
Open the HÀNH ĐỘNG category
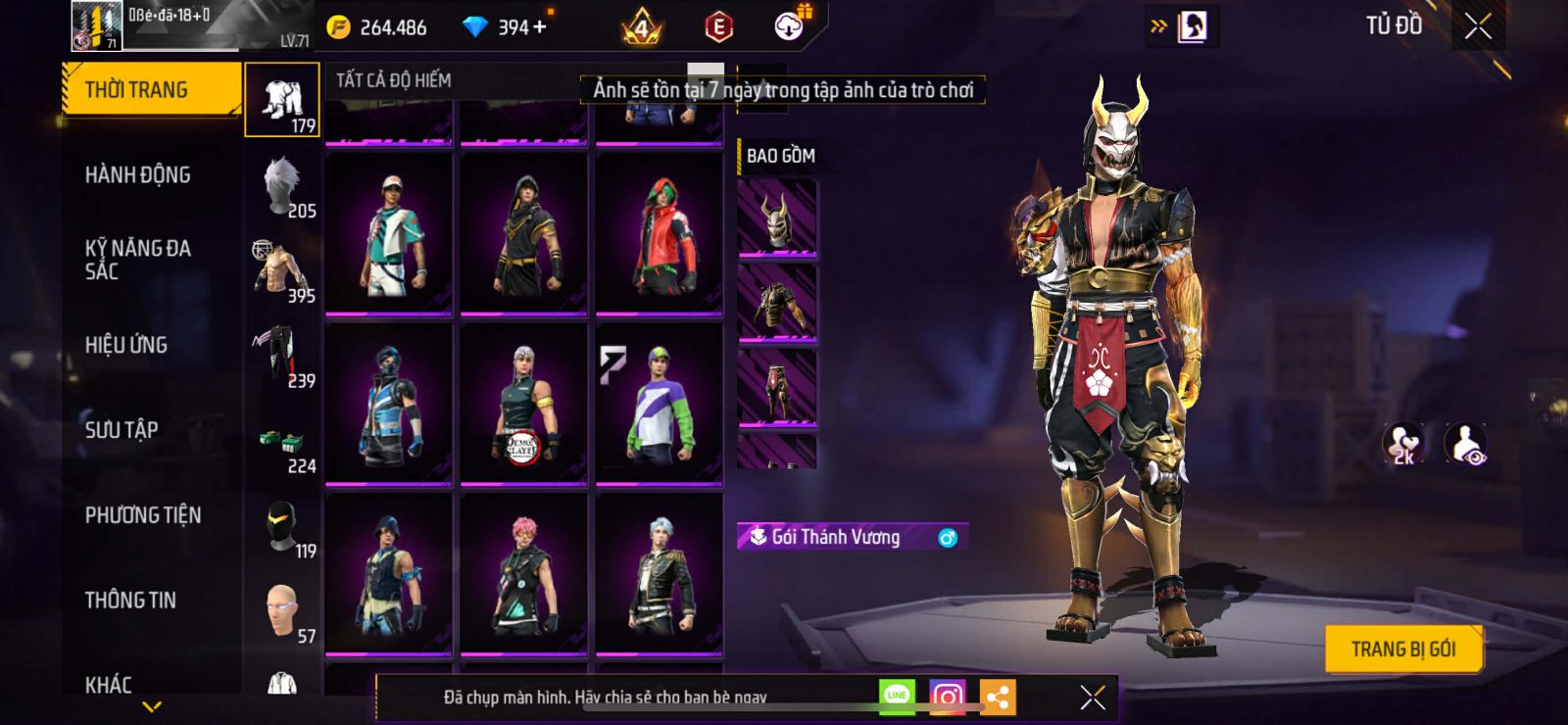[x=138, y=175]
